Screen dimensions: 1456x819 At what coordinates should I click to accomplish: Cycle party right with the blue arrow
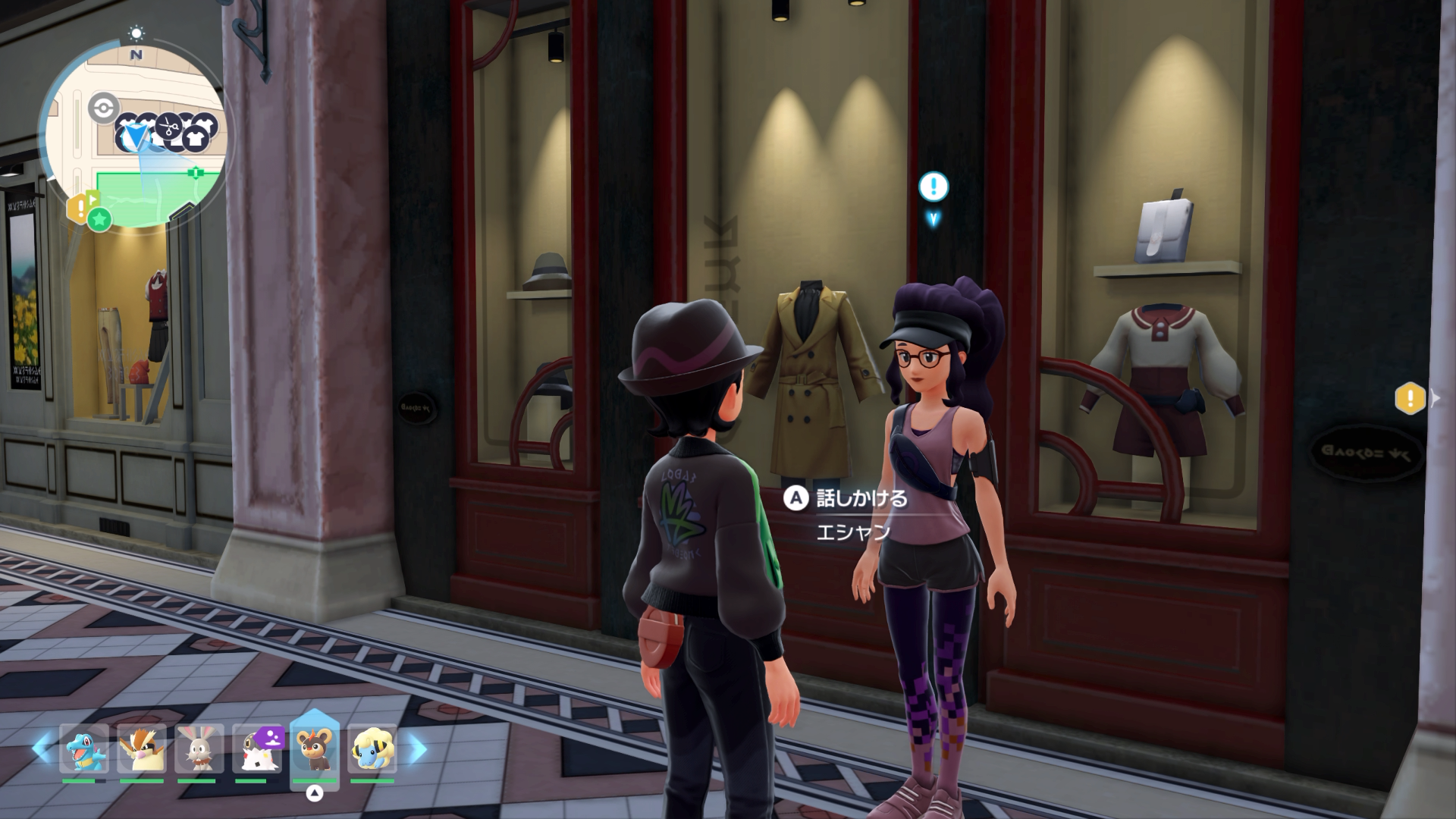(418, 749)
